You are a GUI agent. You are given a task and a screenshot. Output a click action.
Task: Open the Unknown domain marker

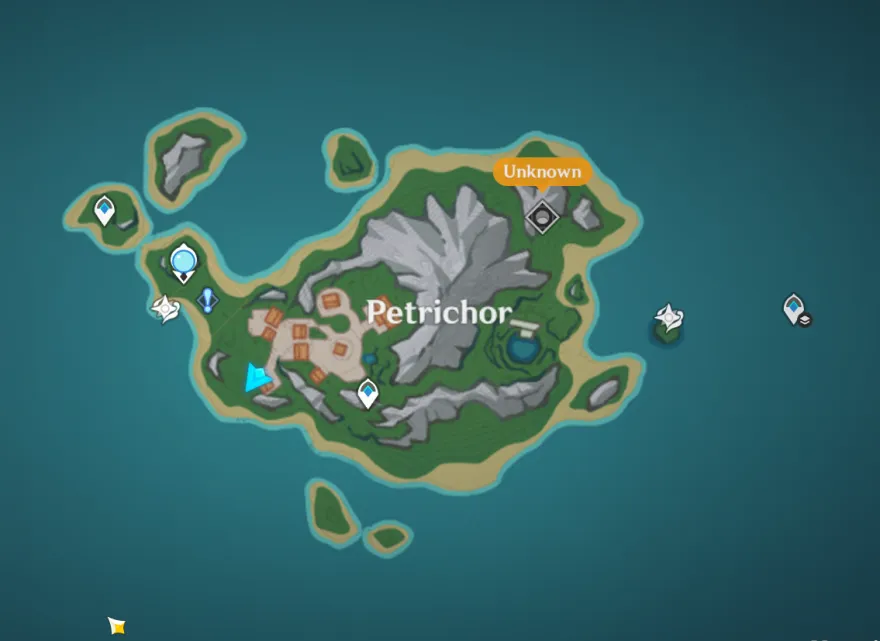pyautogui.click(x=542, y=215)
